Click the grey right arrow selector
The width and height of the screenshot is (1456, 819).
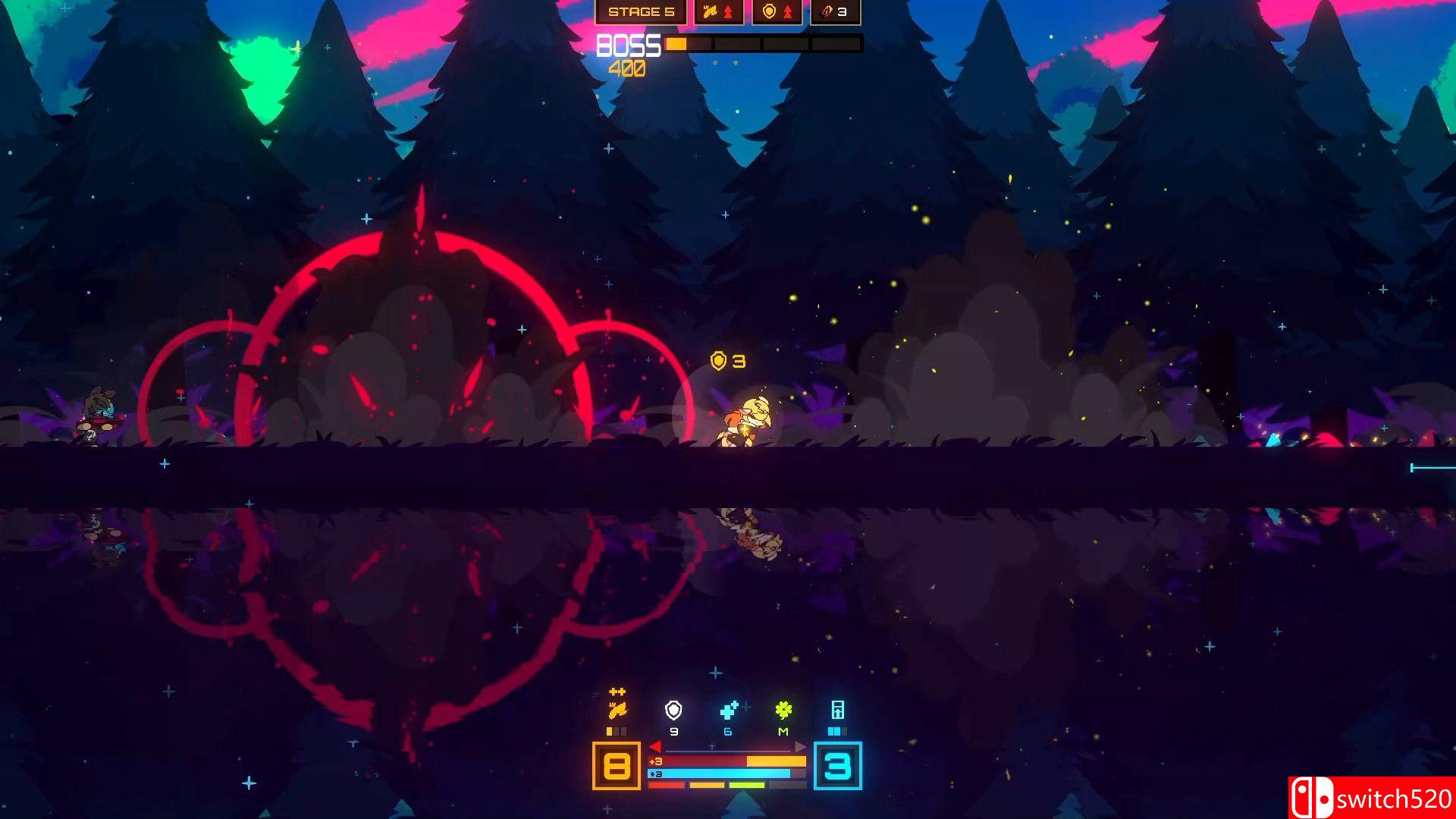800,747
